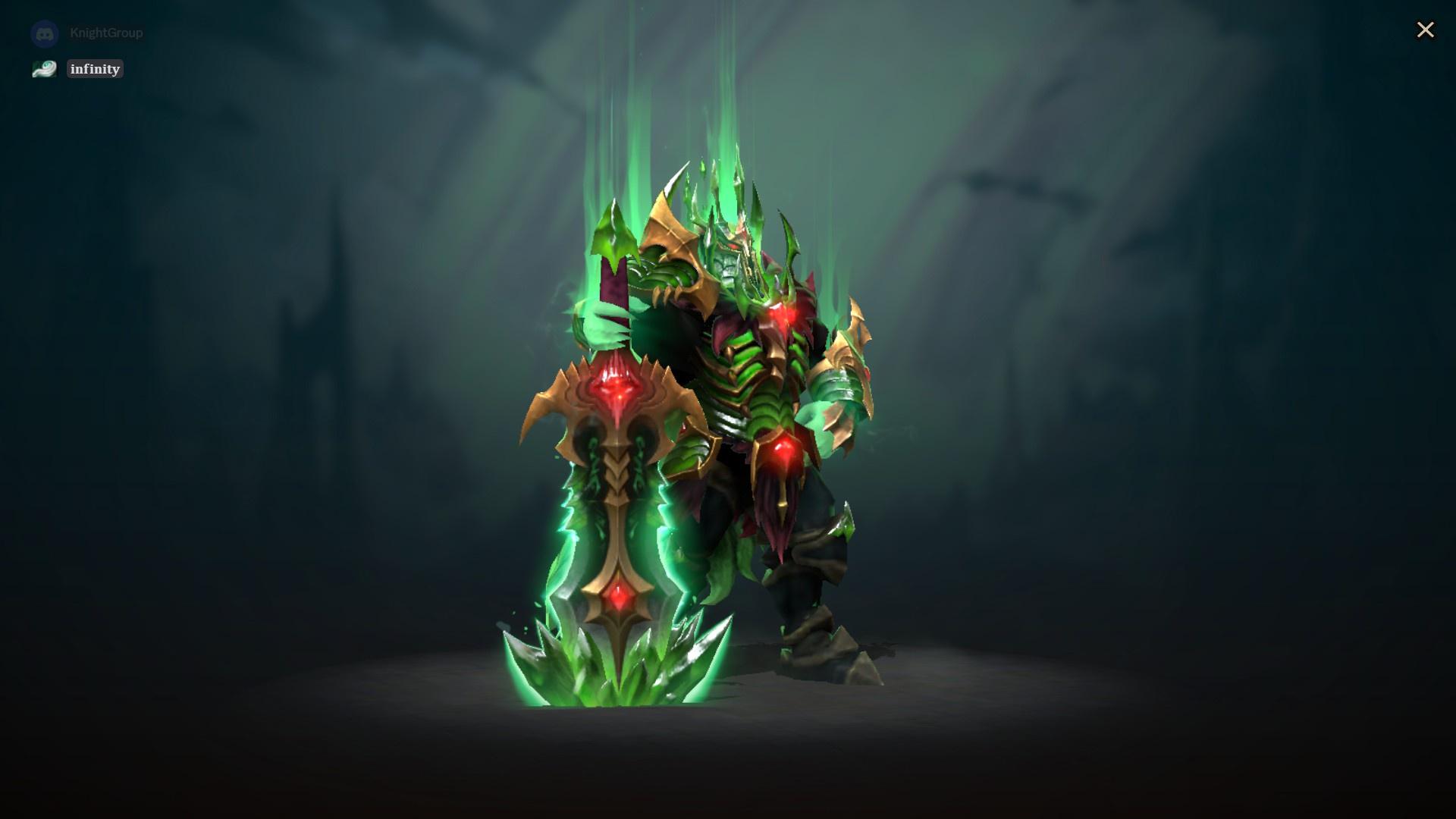
Task: Click the KnightGroup watermark text
Action: pyautogui.click(x=106, y=33)
